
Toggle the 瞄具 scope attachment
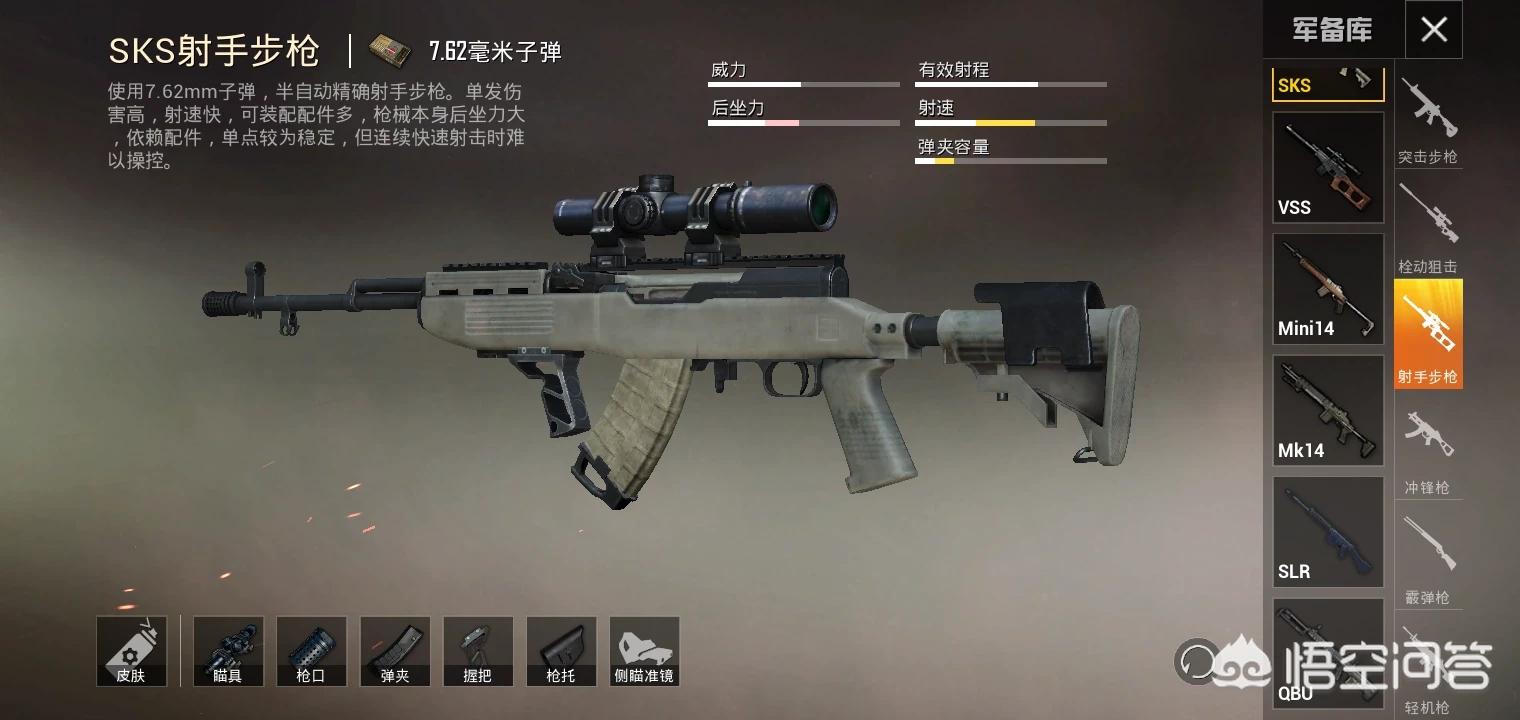click(x=228, y=651)
